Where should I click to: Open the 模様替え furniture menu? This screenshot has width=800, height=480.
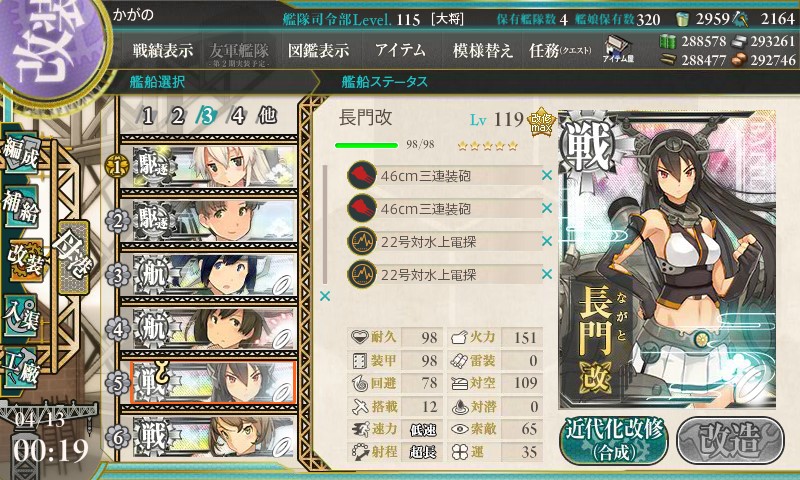pos(482,50)
